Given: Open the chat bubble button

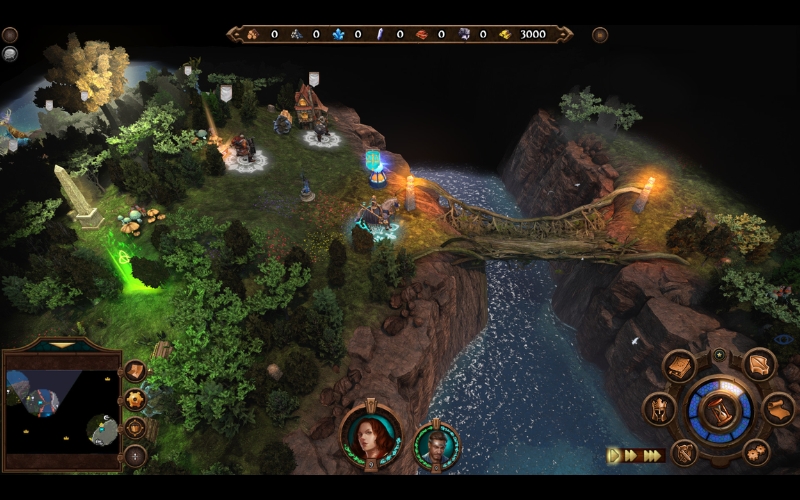Looking at the screenshot, I should click(x=10, y=53).
